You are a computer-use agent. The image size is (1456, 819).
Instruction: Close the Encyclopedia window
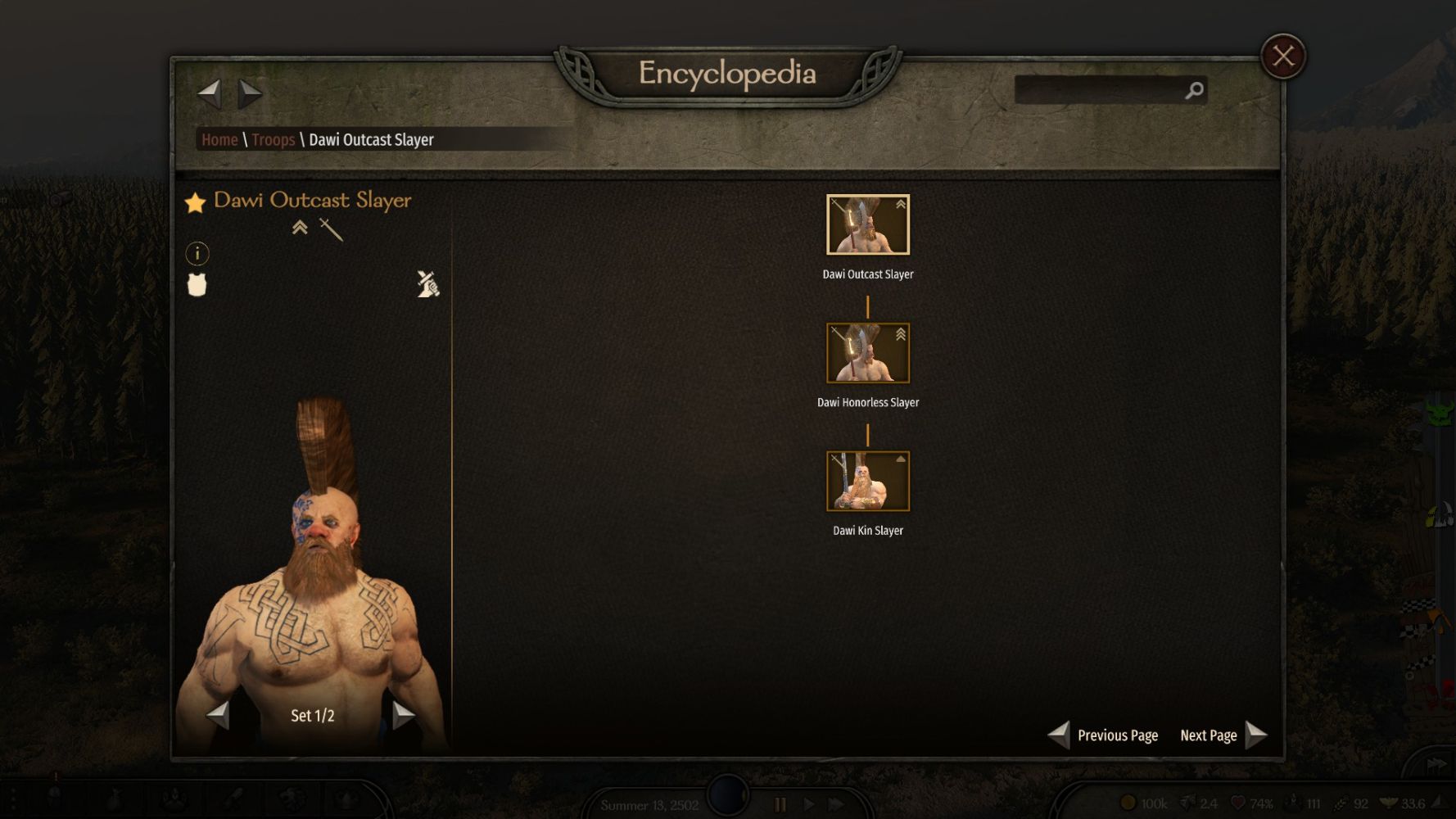[x=1282, y=57]
